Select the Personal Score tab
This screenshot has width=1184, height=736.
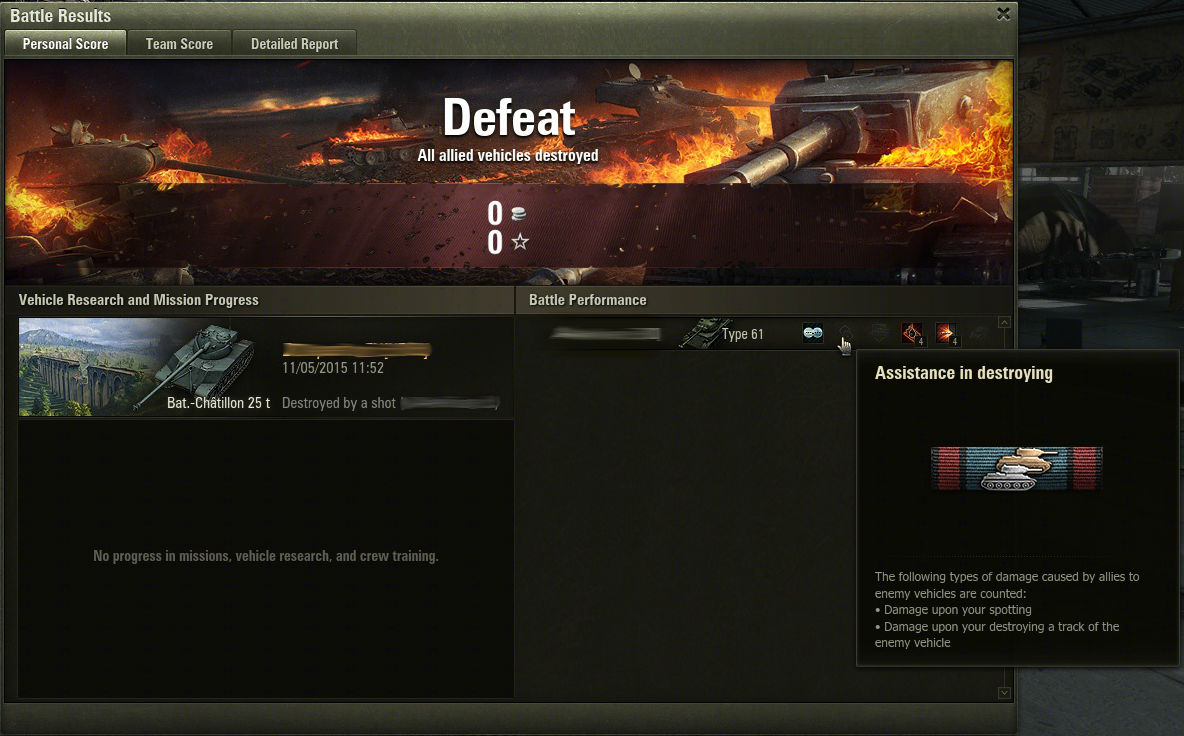[x=65, y=44]
